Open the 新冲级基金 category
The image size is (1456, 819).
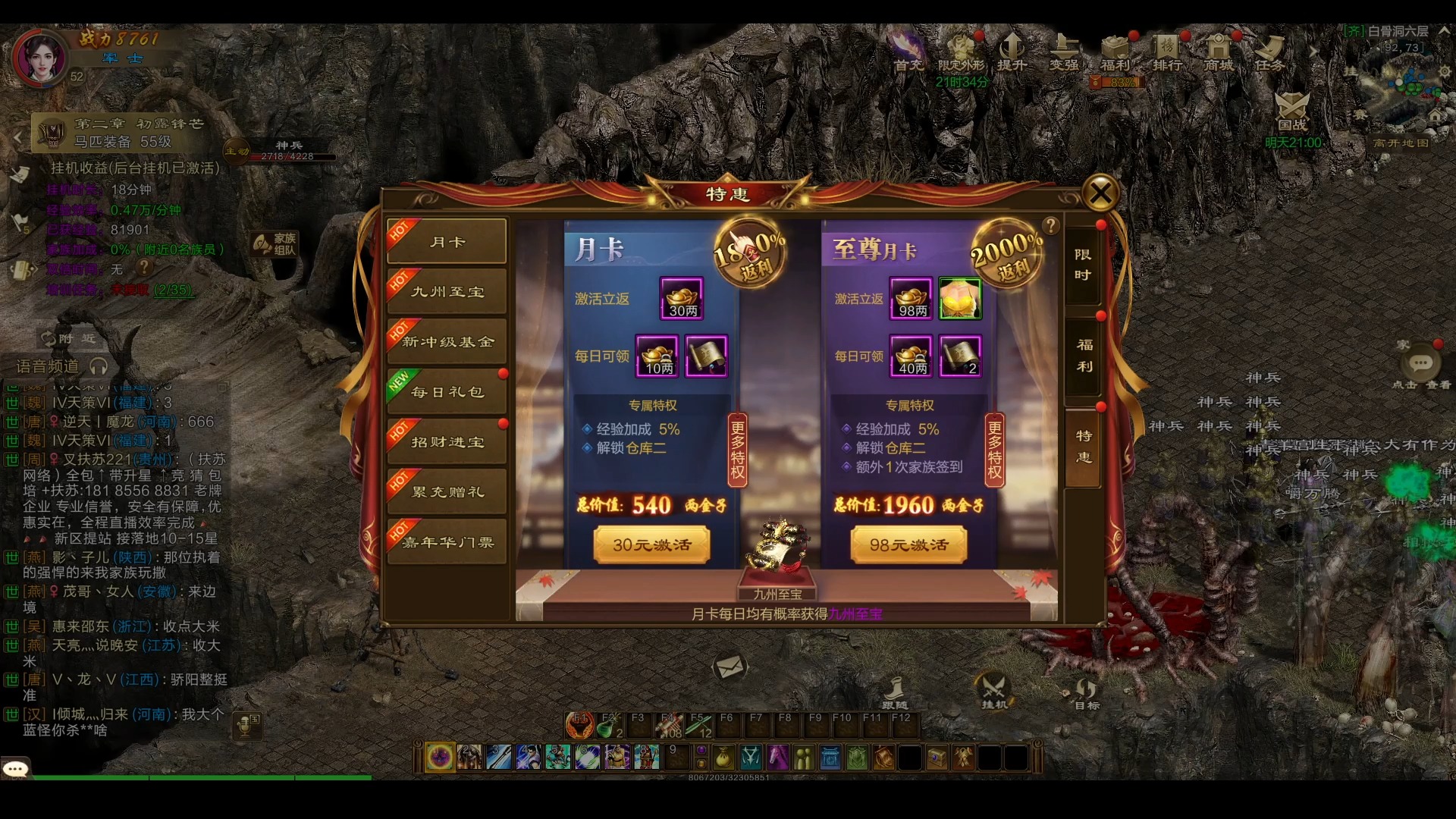click(x=447, y=342)
